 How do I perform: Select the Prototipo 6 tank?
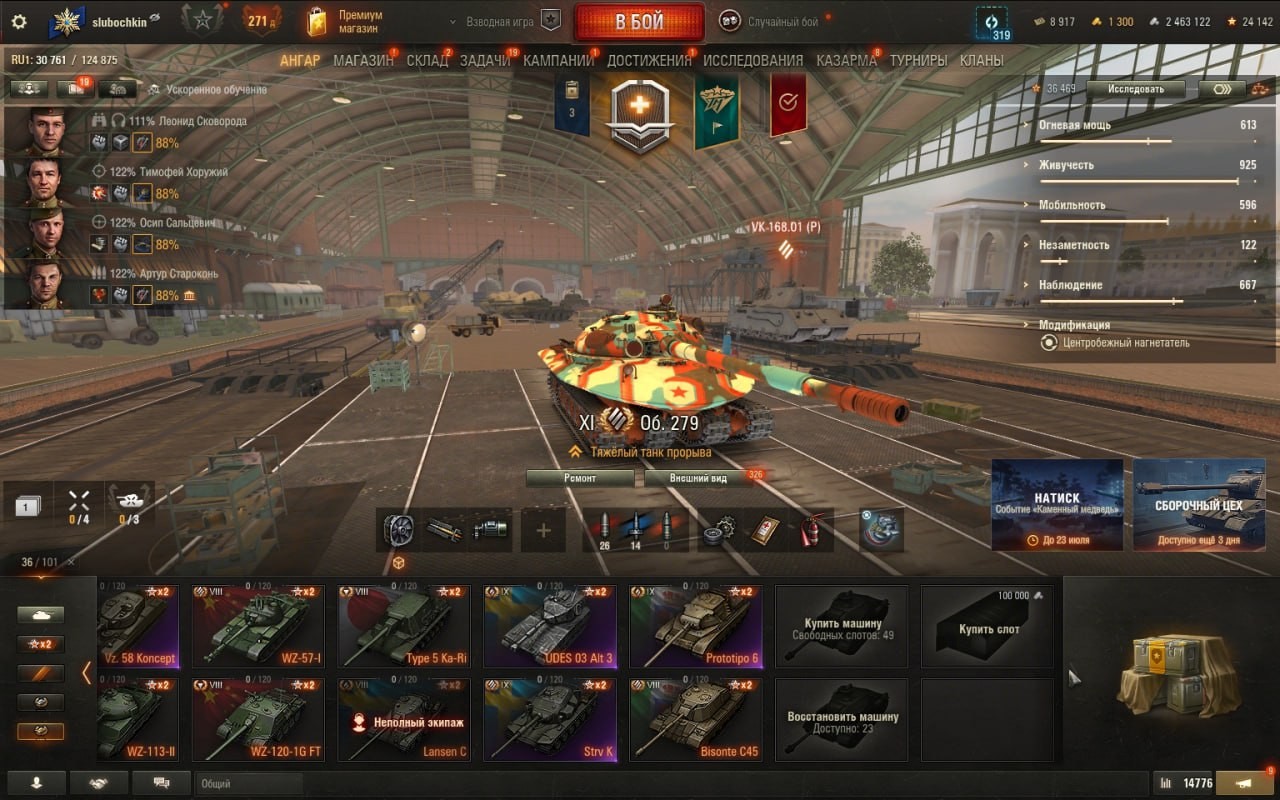pyautogui.click(x=696, y=626)
